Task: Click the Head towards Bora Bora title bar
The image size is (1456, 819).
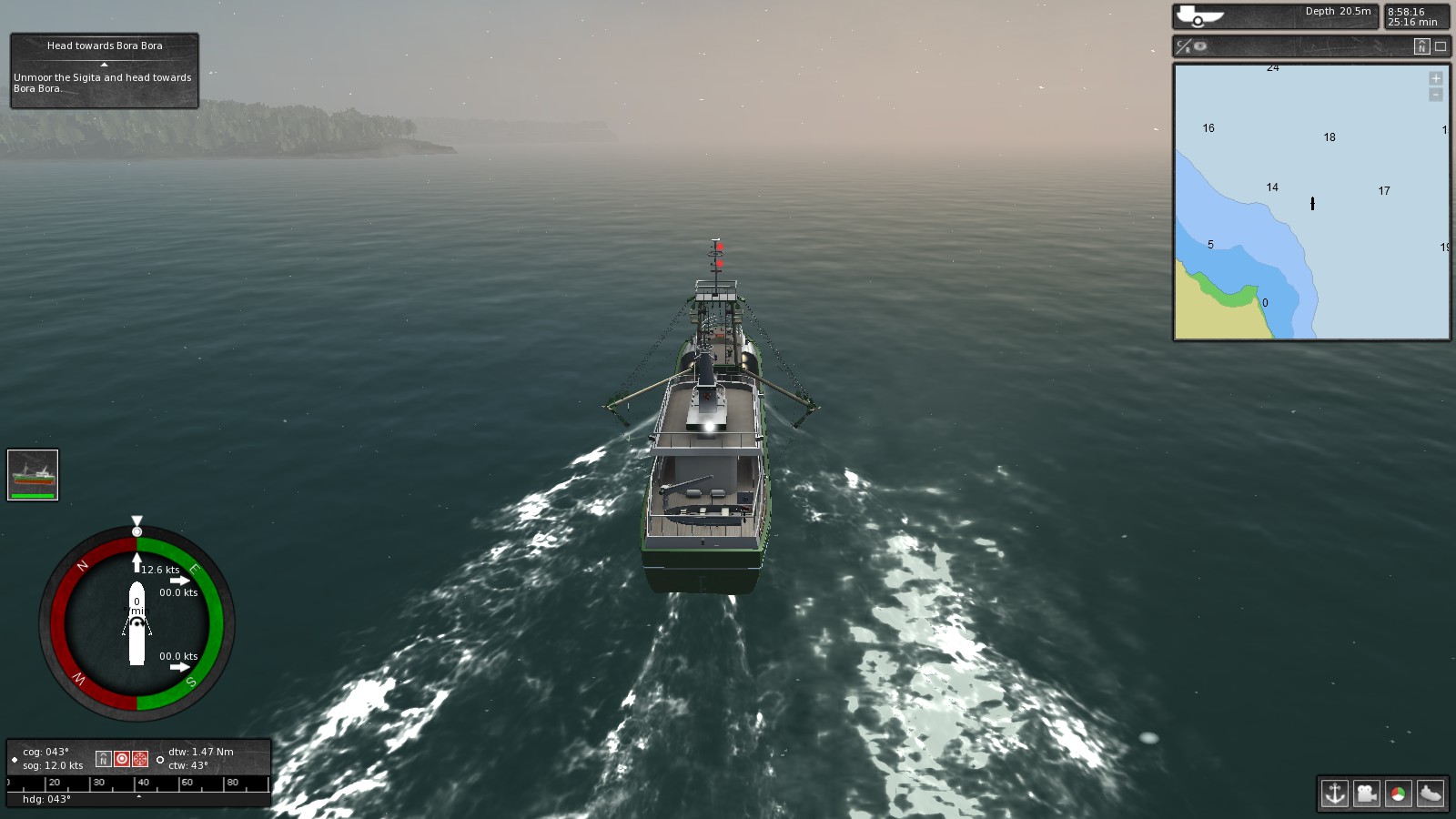Action: point(103,45)
